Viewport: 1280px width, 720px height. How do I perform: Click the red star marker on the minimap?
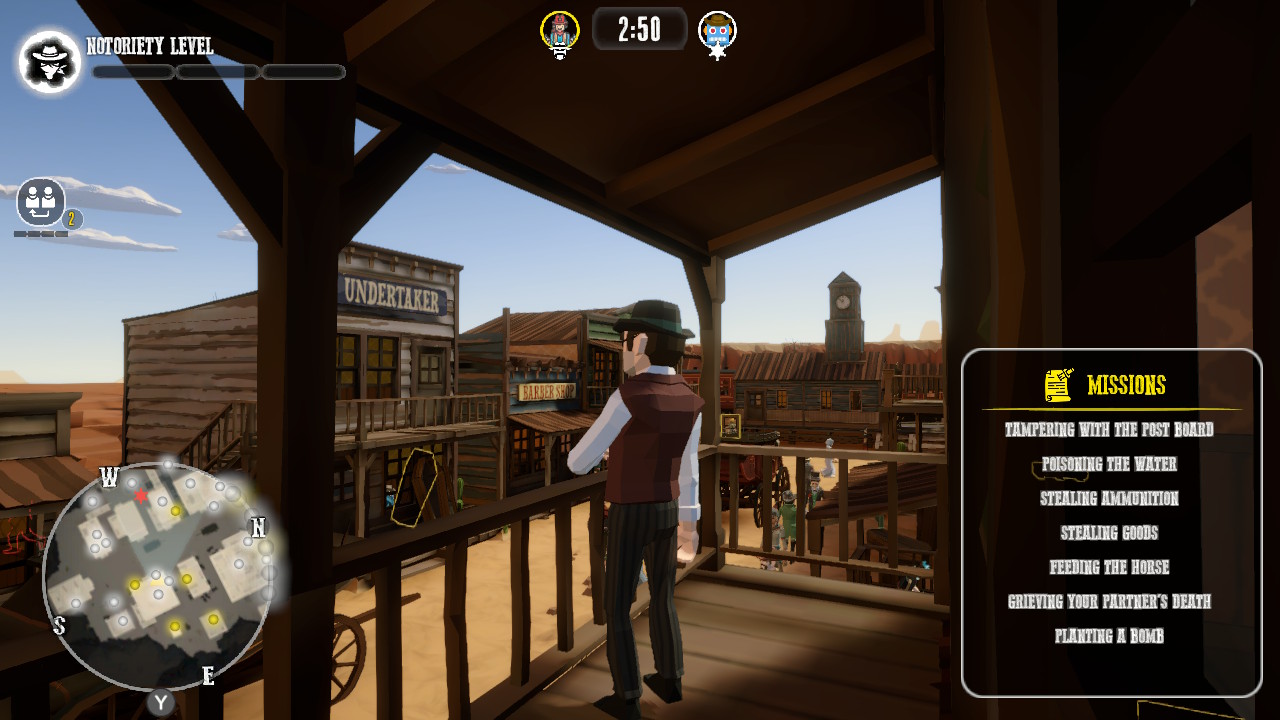[142, 494]
